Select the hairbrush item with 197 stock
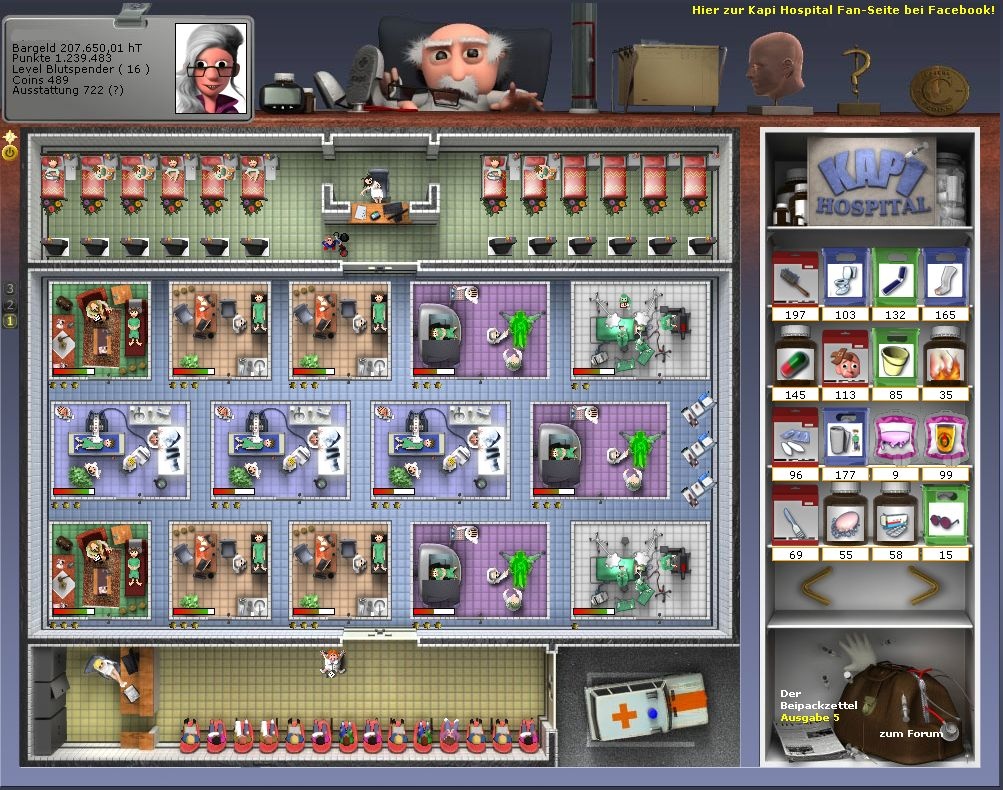The width and height of the screenshot is (1003, 790). [x=795, y=278]
